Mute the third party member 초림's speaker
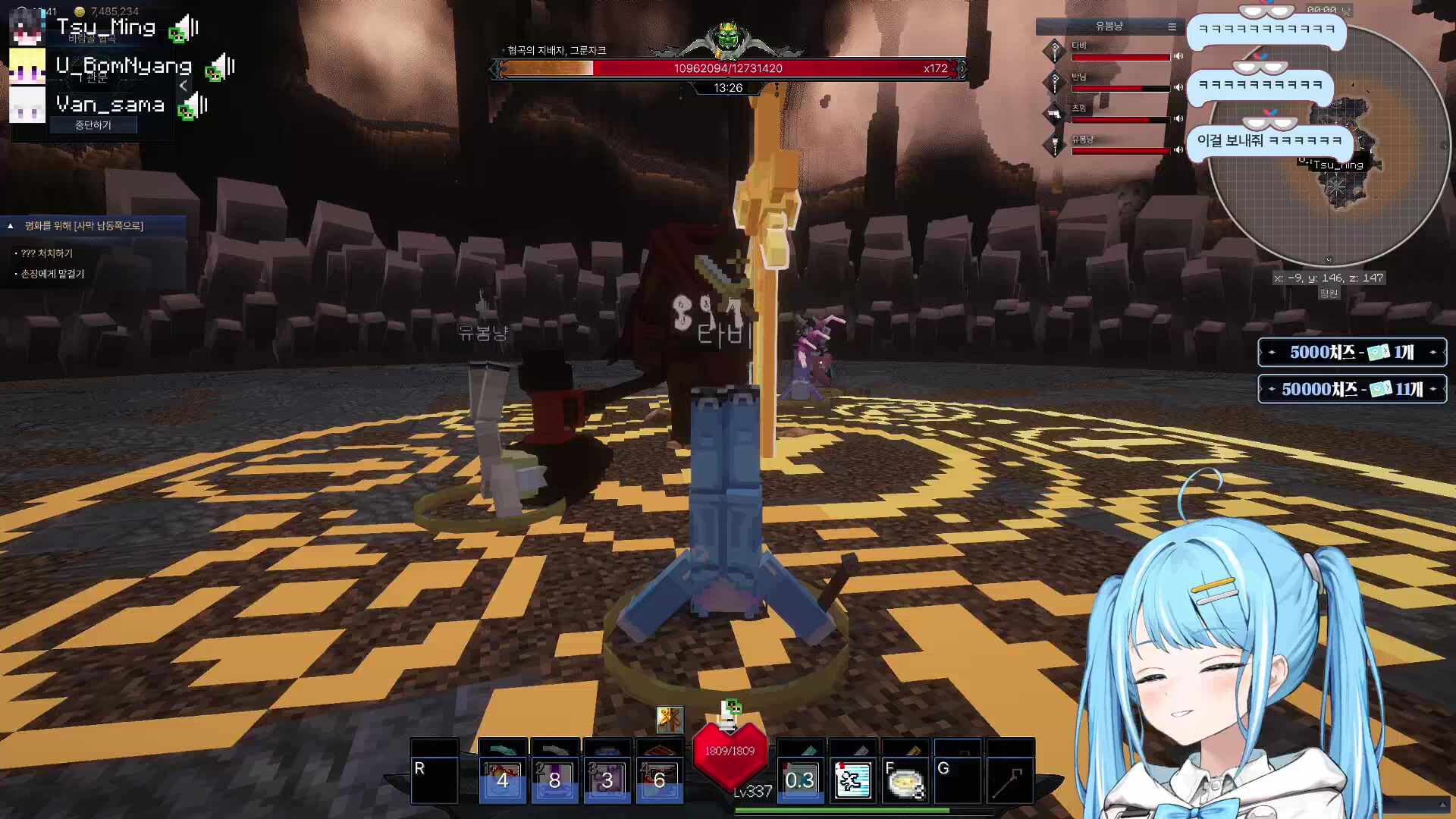Screen dimensions: 1456x819 pyautogui.click(x=1178, y=118)
